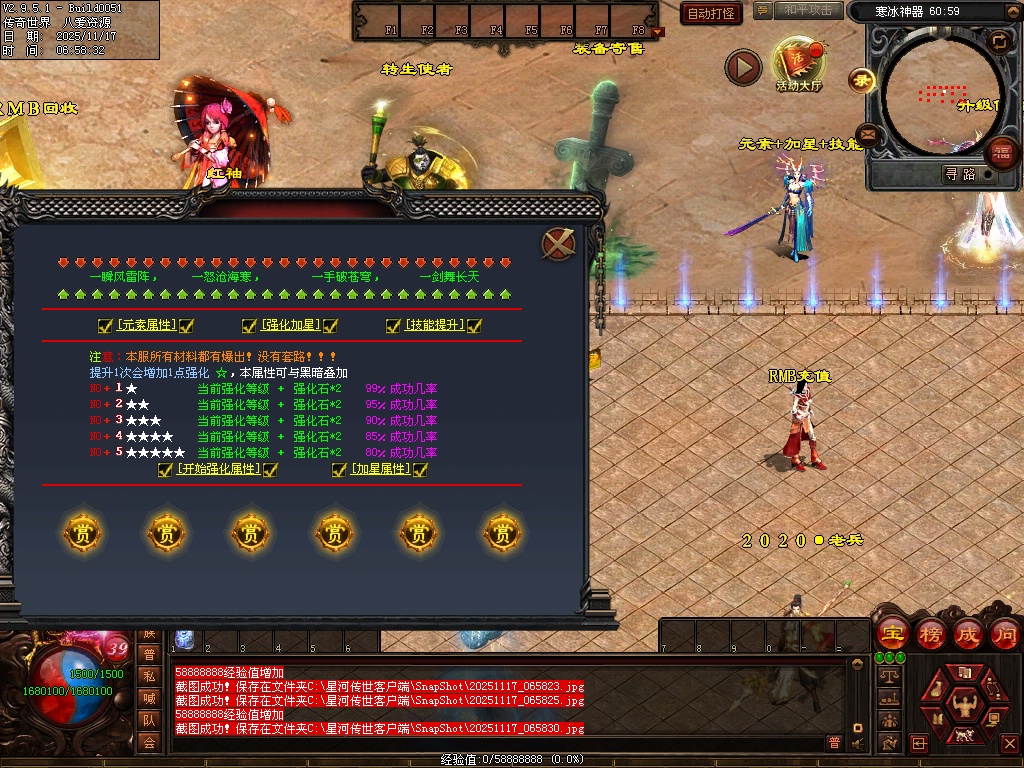Open the 加星属性 link
Image resolution: width=1024 pixels, height=768 pixels.
(x=379, y=469)
